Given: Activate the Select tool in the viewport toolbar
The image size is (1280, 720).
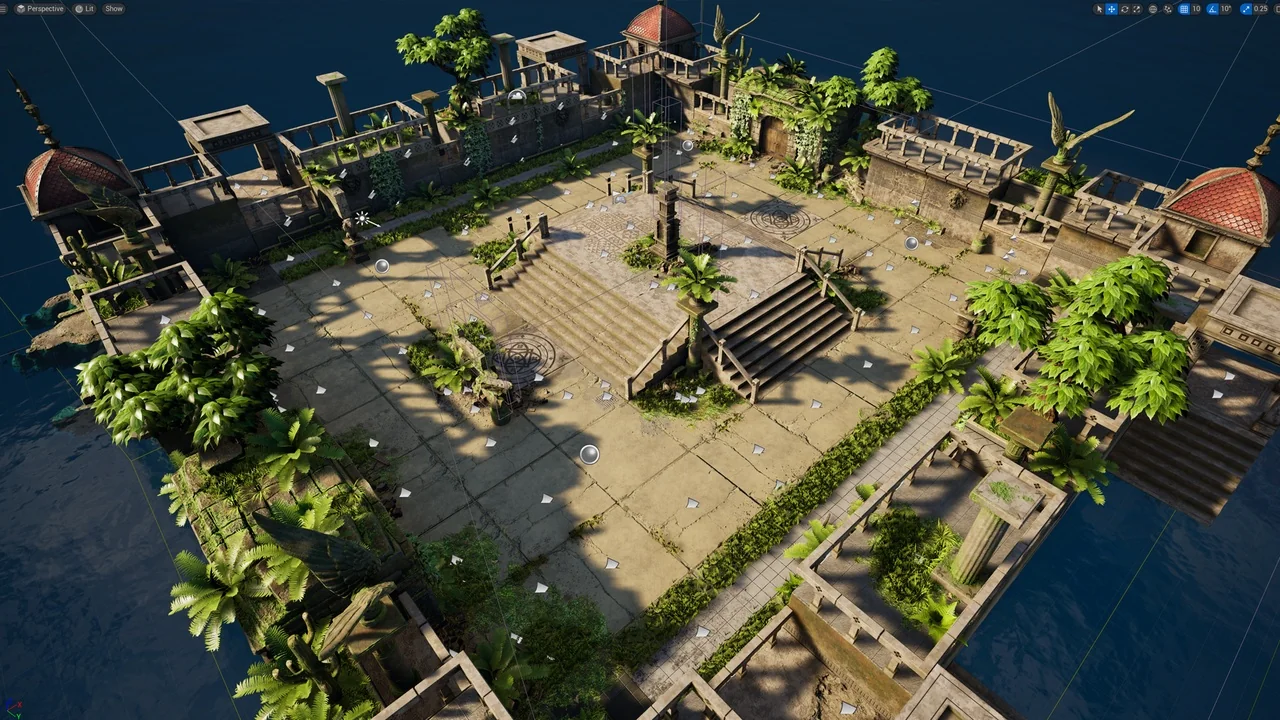Looking at the screenshot, I should point(1100,9).
